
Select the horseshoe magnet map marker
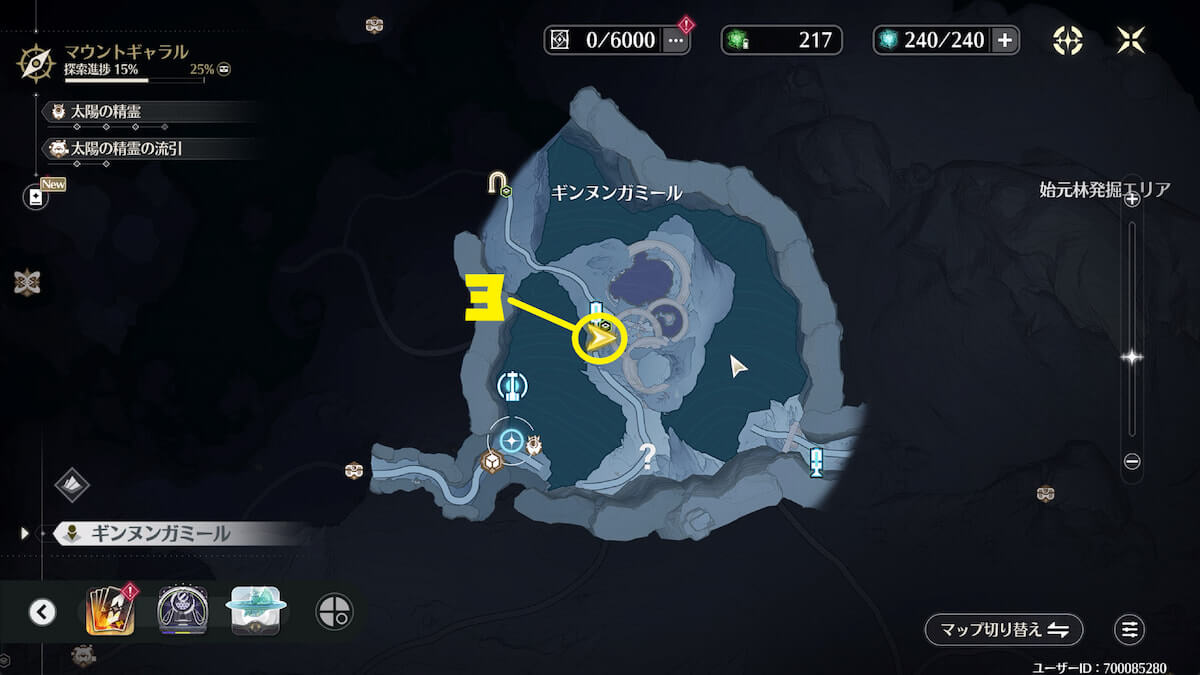click(x=495, y=183)
